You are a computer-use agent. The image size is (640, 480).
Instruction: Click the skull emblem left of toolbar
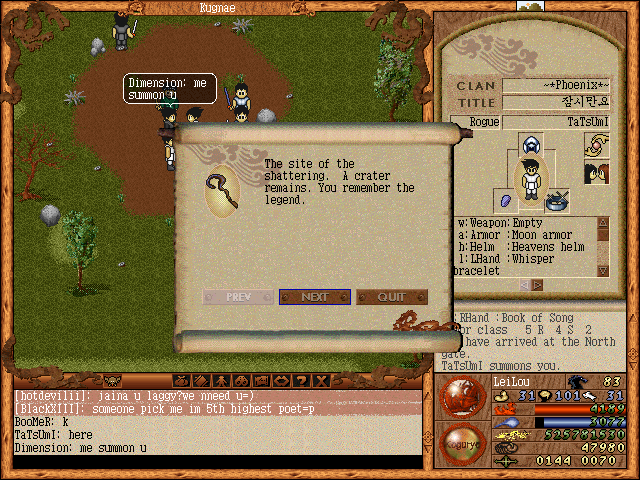(x=113, y=380)
